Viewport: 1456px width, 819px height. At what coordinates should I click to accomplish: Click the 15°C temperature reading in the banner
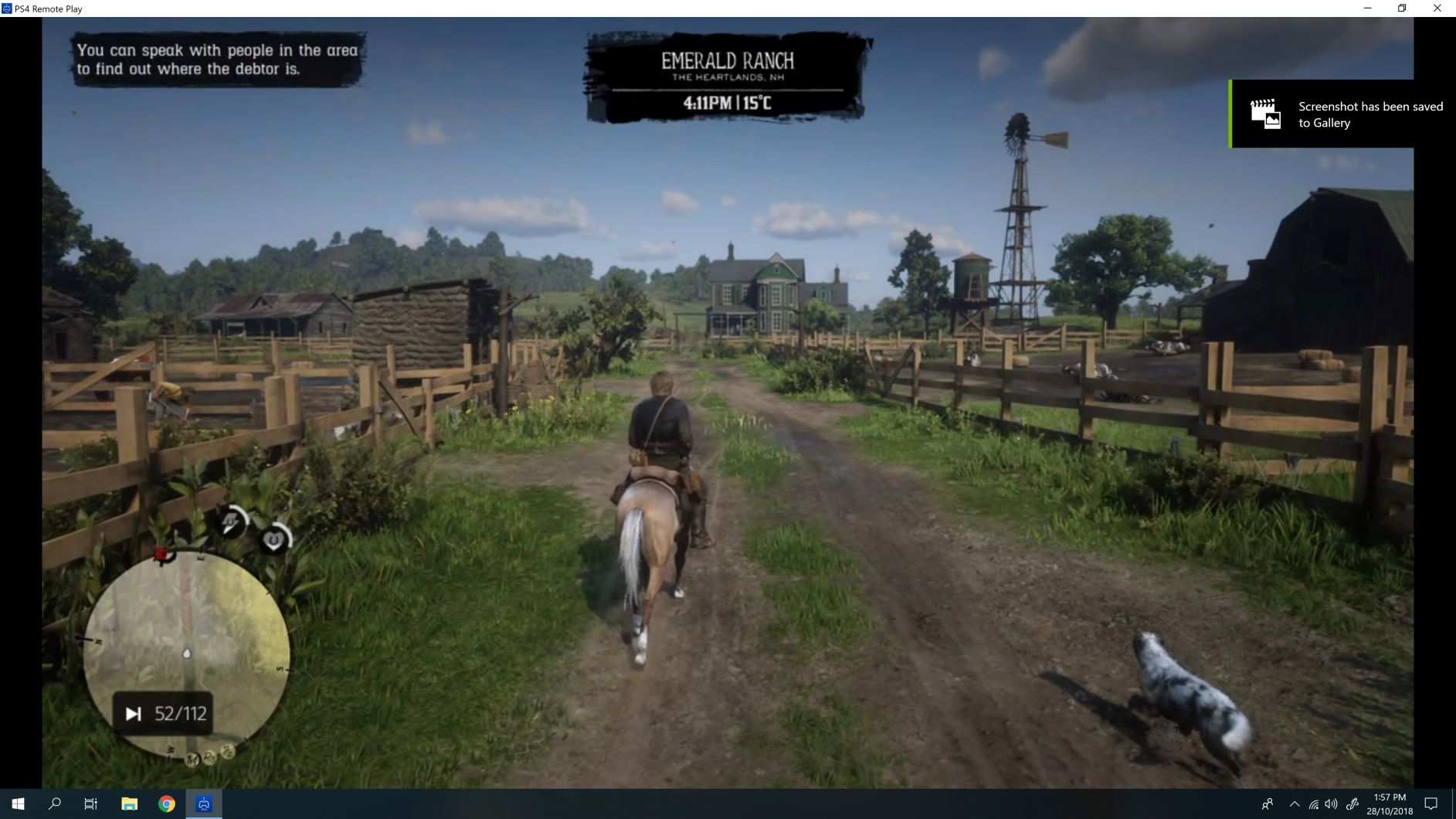pos(758,101)
